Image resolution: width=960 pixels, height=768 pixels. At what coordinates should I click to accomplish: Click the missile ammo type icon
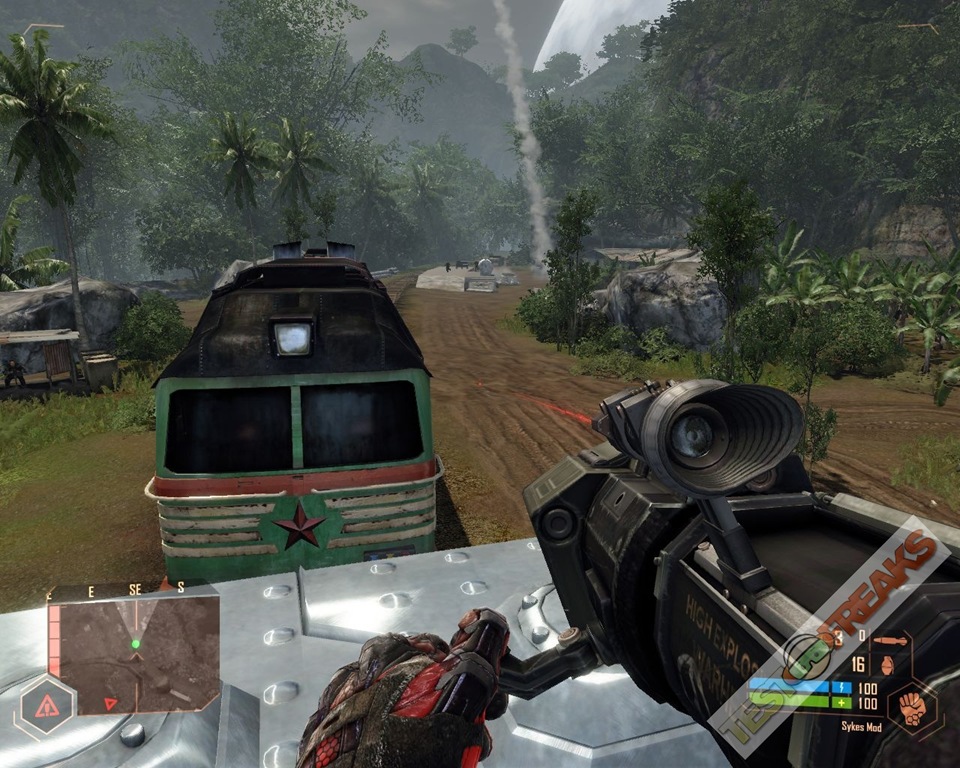(890, 640)
